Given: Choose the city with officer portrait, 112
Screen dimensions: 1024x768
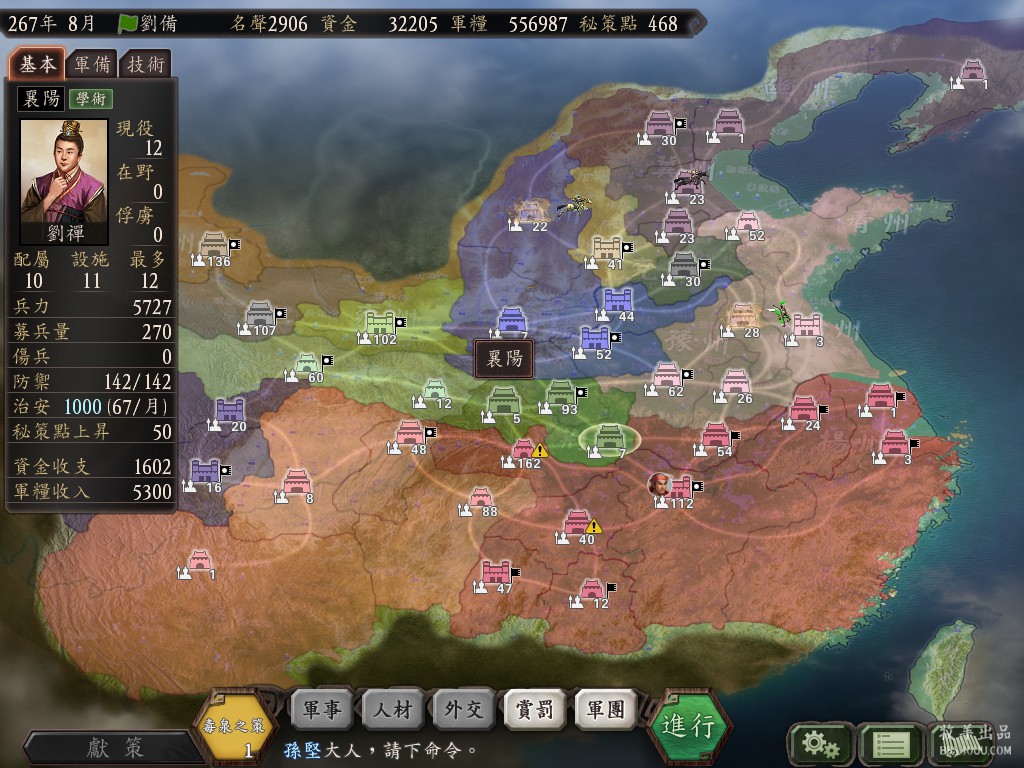Looking at the screenshot, I should 680,488.
